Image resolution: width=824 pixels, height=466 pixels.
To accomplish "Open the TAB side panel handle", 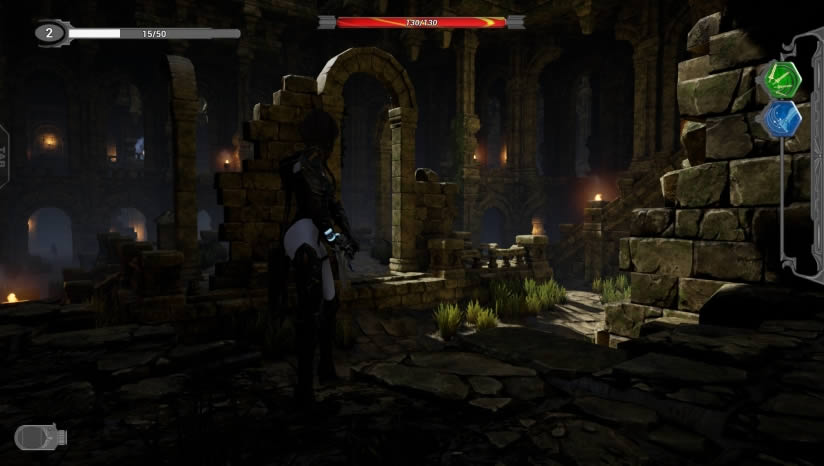I will click(x=4, y=157).
